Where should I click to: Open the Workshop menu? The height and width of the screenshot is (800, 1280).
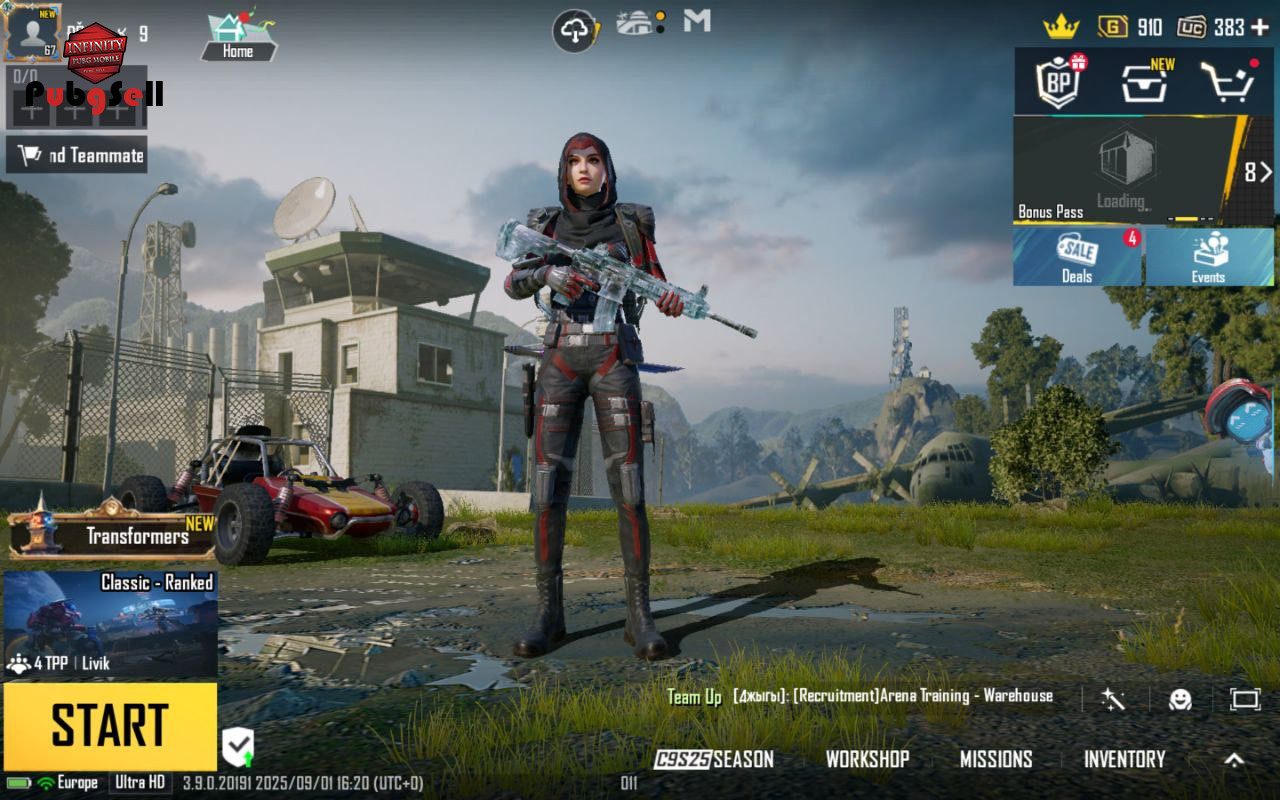point(867,759)
